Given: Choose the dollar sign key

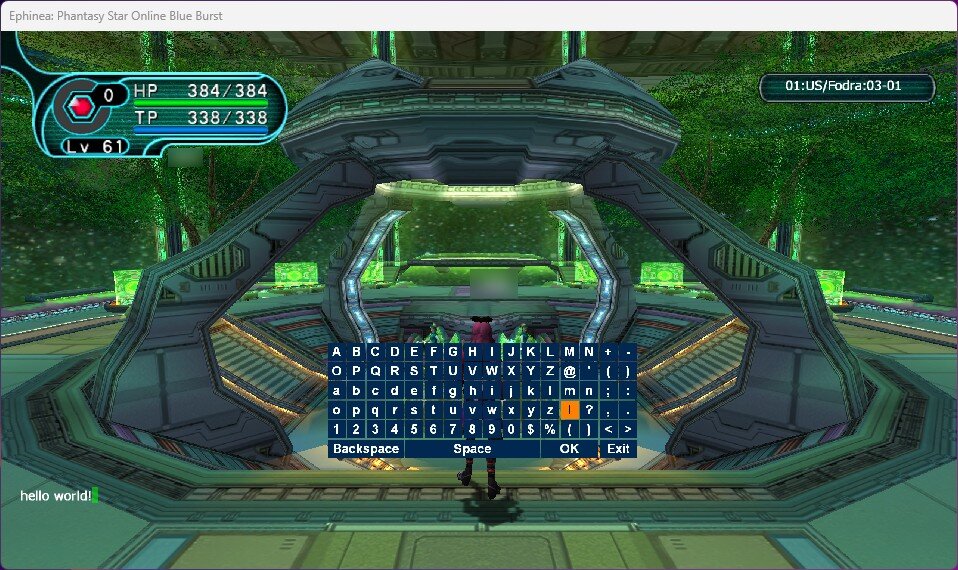Looking at the screenshot, I should (531, 429).
